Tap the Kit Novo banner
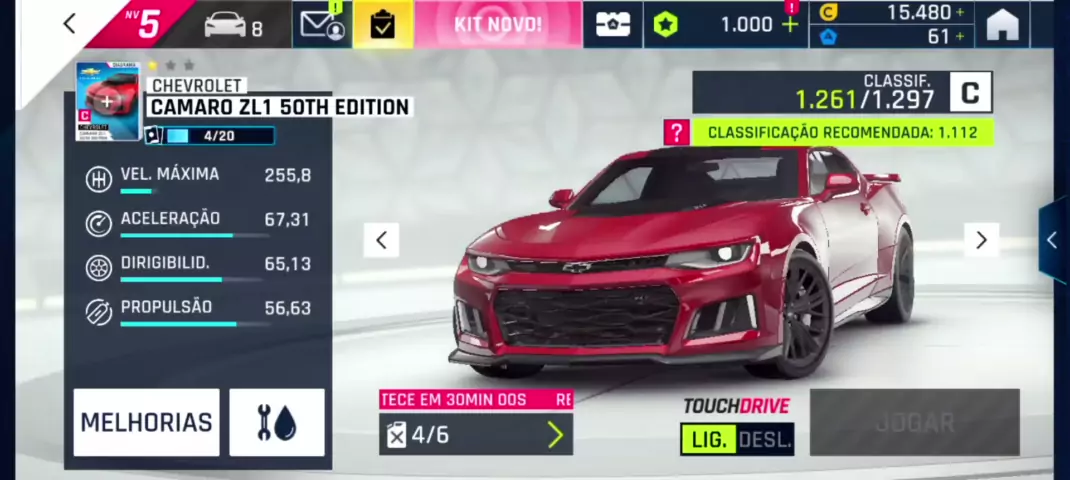Screen dimensions: 1070x480 click(x=497, y=24)
